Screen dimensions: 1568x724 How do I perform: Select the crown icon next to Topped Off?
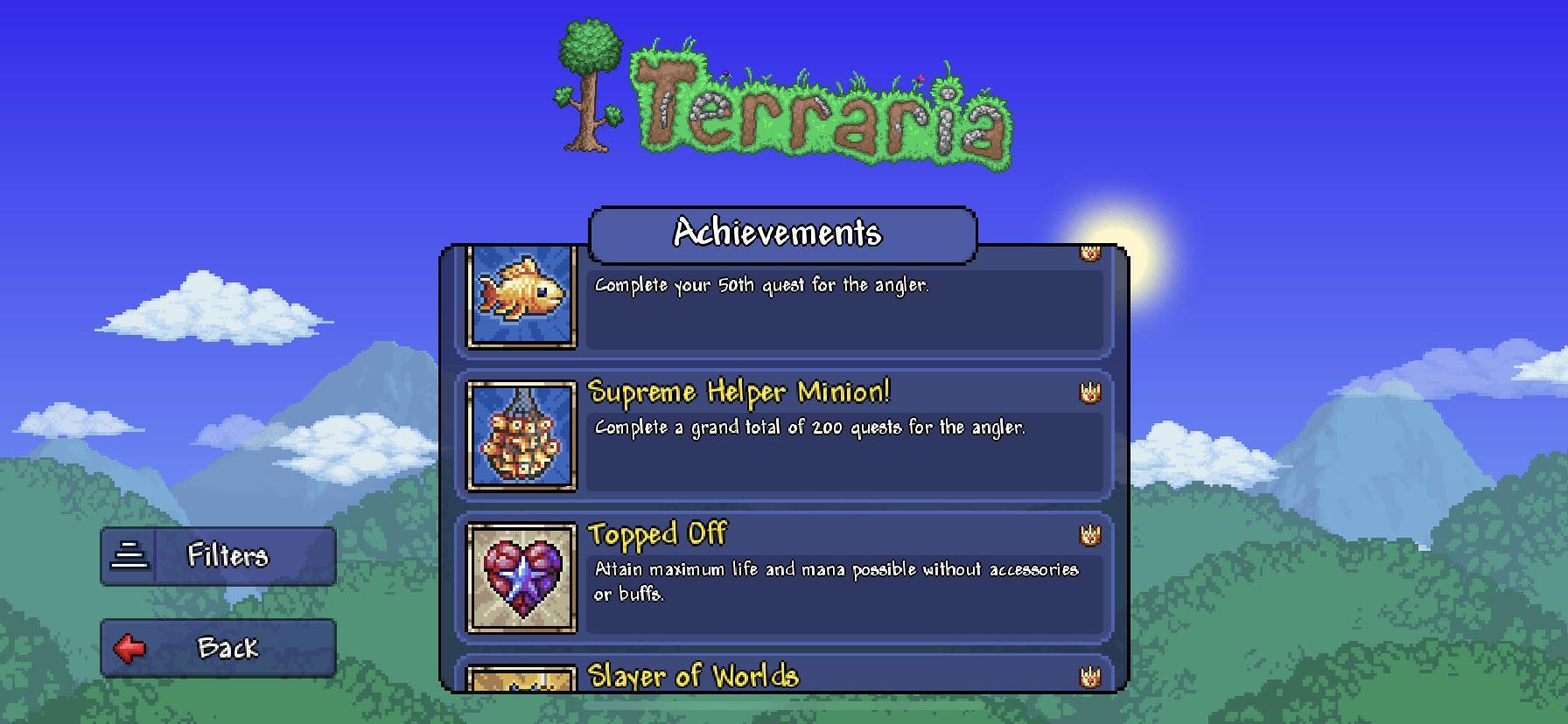[1089, 535]
